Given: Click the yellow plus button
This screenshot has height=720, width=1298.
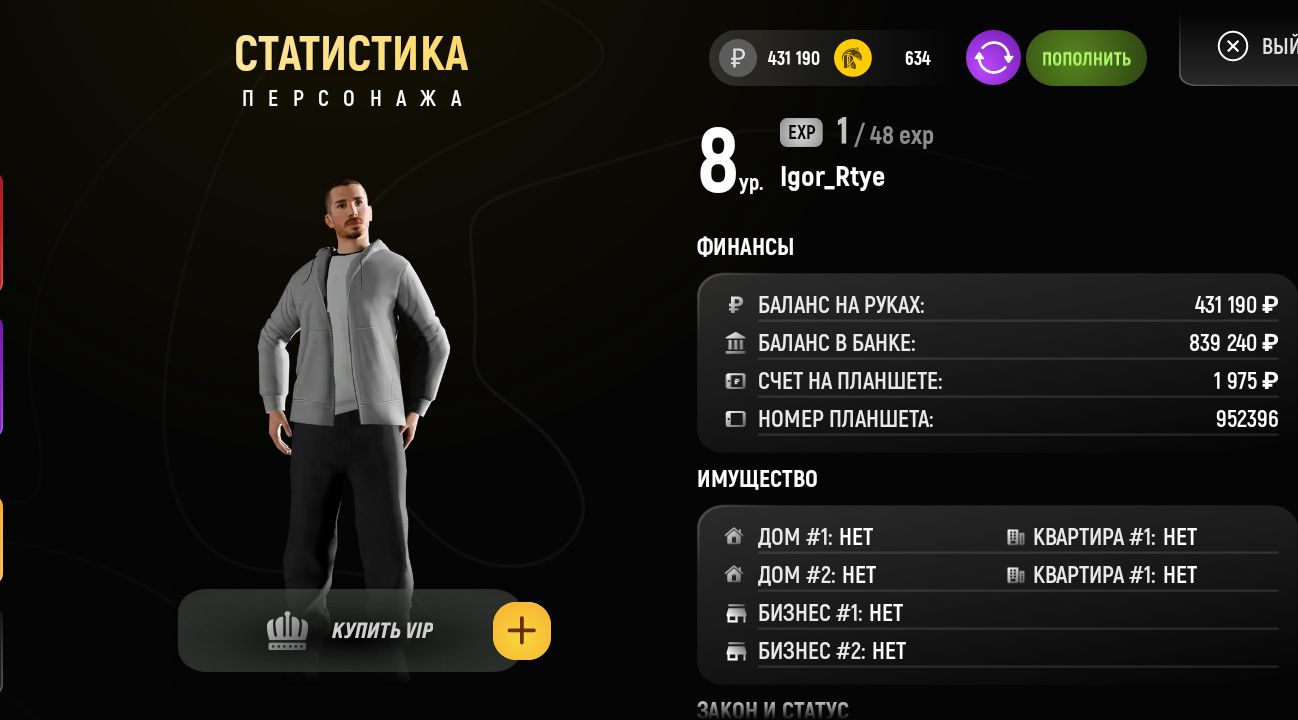Looking at the screenshot, I should (522, 631).
